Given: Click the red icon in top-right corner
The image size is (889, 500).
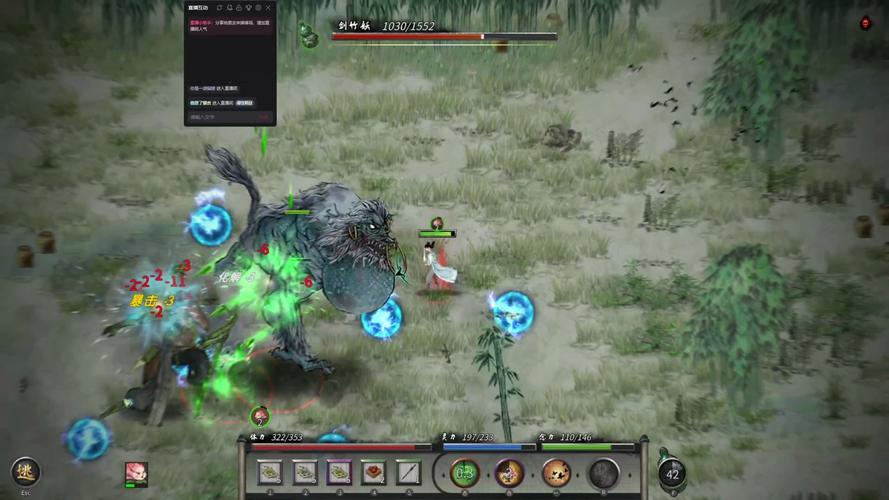Looking at the screenshot, I should (866, 23).
